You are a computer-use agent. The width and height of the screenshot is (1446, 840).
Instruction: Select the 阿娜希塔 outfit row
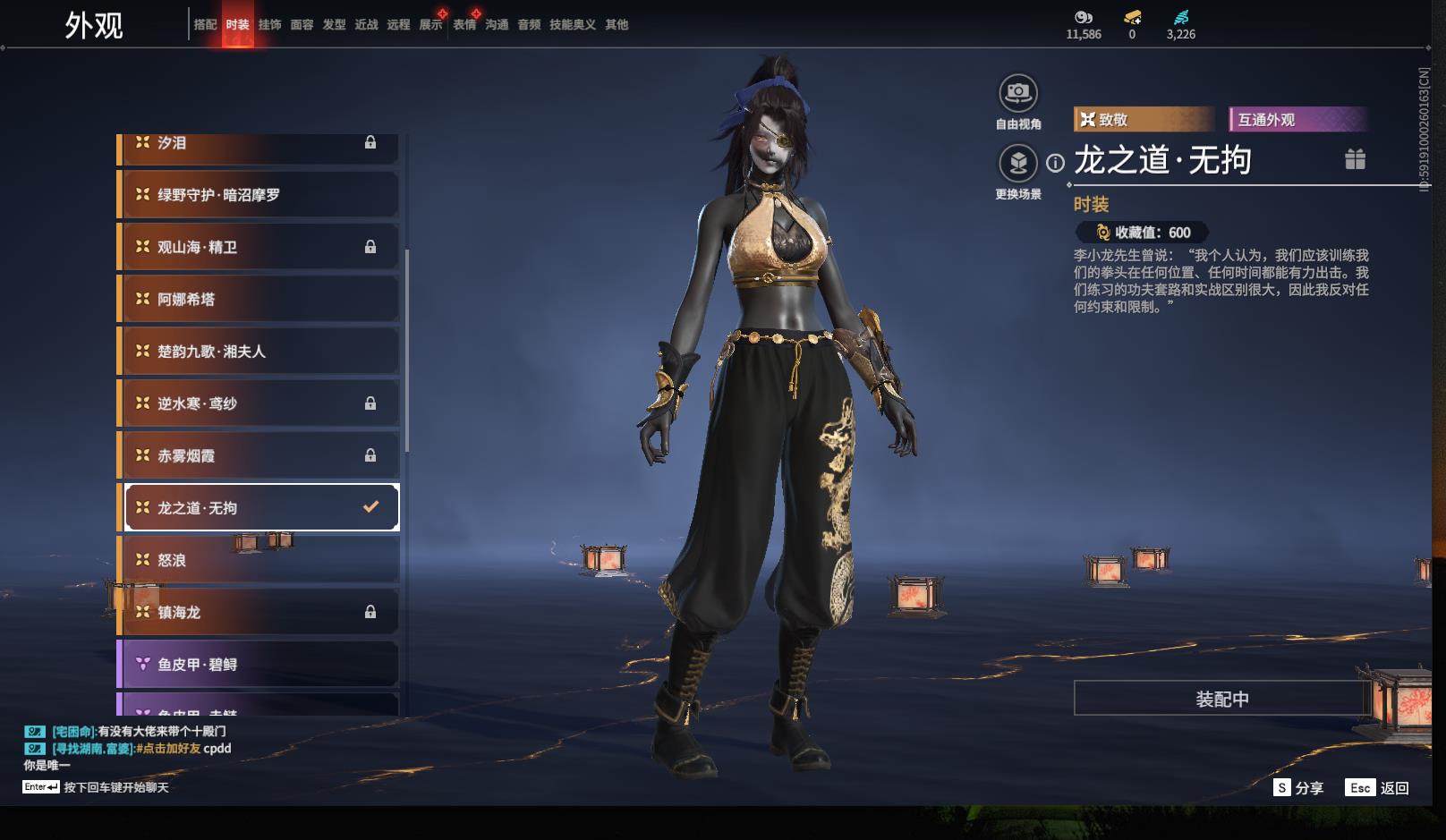[x=259, y=300]
